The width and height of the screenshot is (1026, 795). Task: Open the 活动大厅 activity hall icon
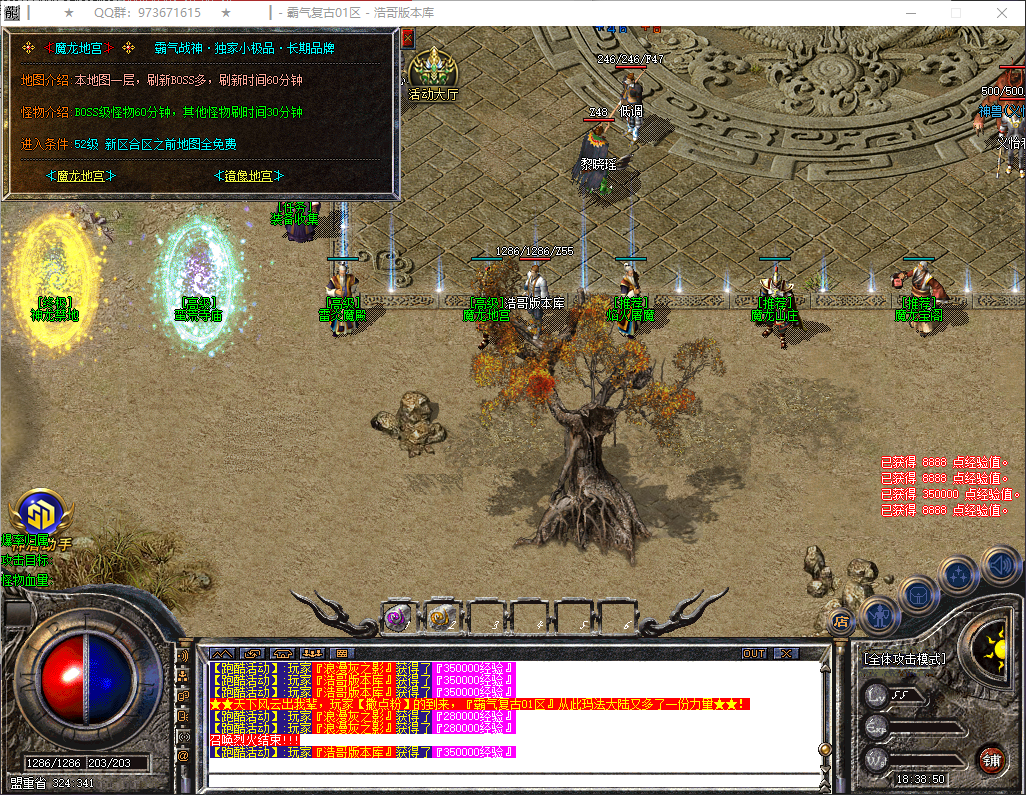click(433, 72)
